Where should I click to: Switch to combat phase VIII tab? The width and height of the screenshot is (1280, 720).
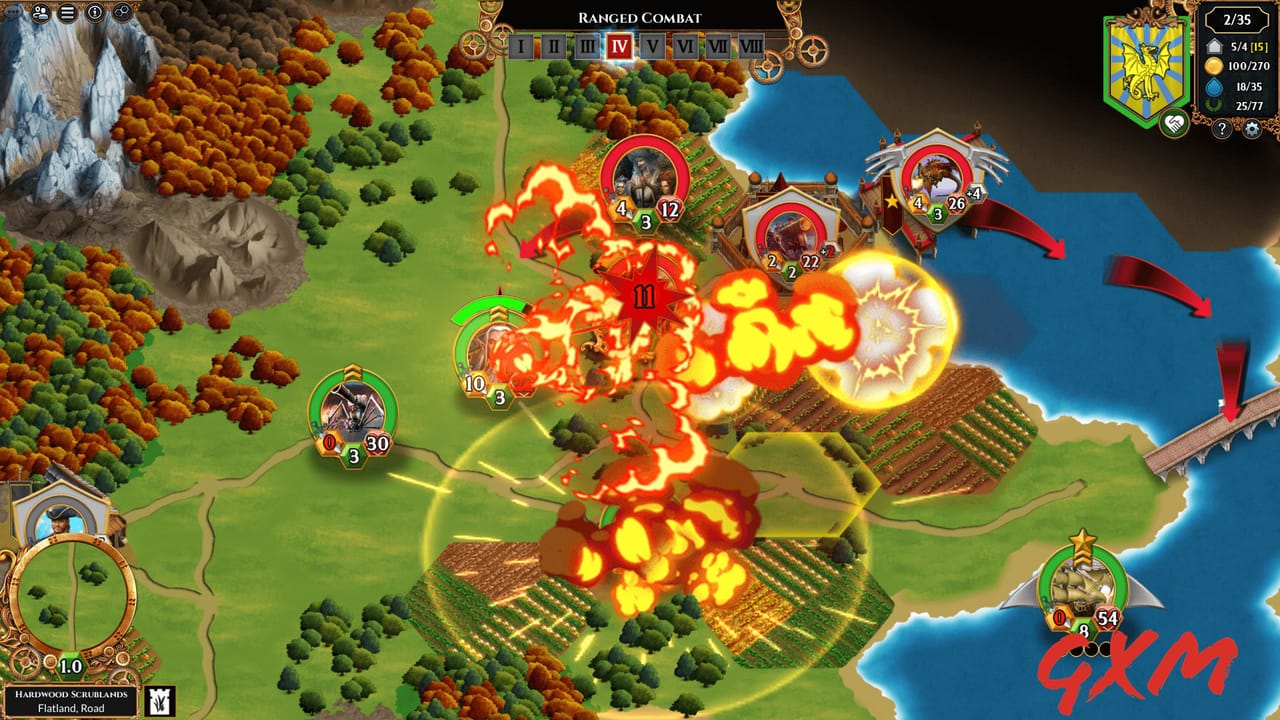(751, 45)
